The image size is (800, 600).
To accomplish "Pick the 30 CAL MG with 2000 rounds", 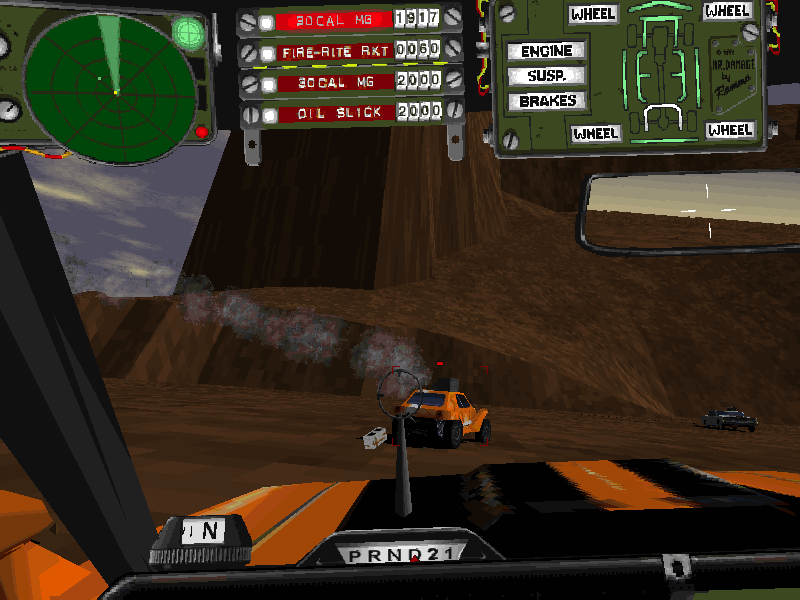I will pos(331,82).
